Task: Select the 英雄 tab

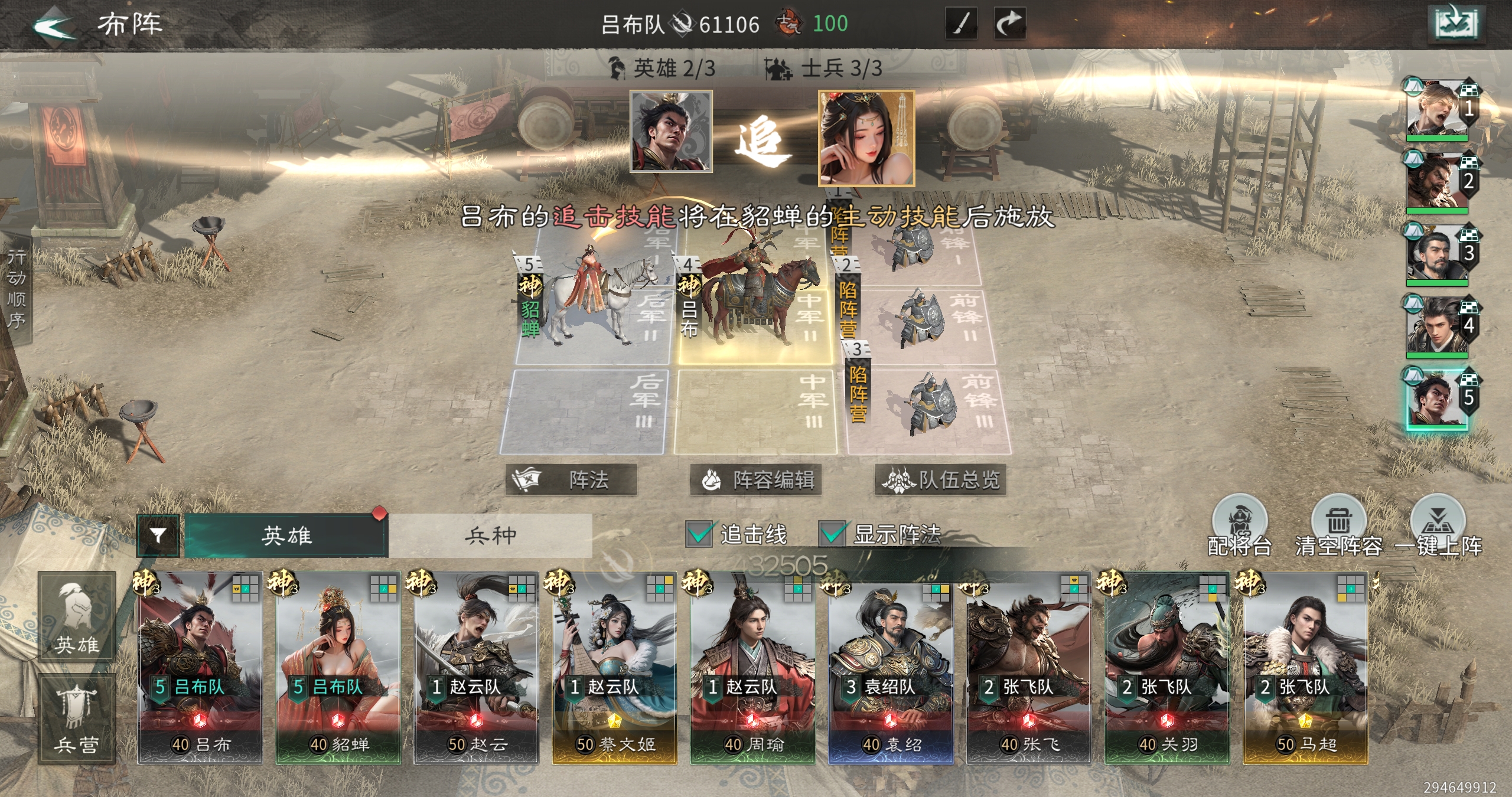Action: 286,535
